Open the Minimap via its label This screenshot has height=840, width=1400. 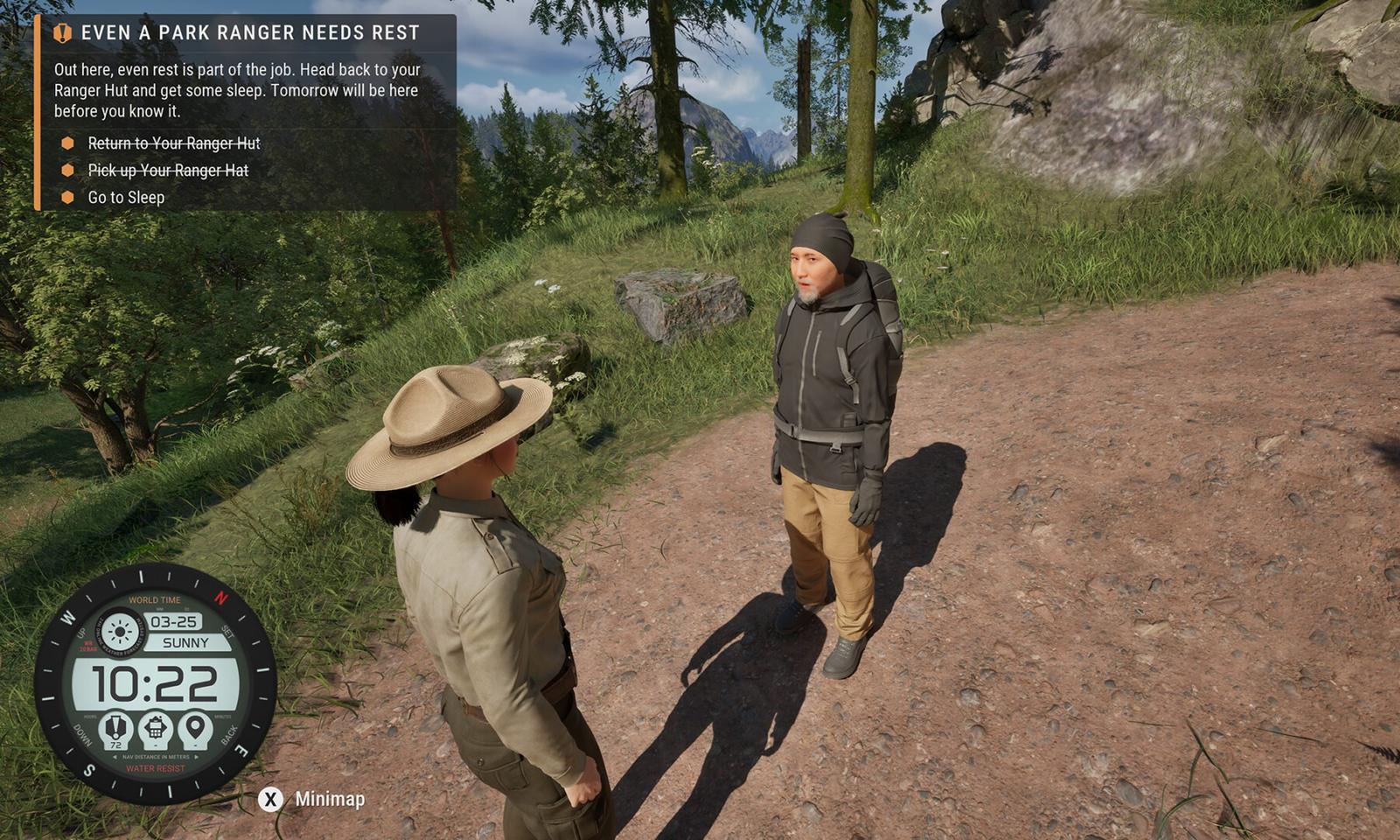(x=330, y=799)
